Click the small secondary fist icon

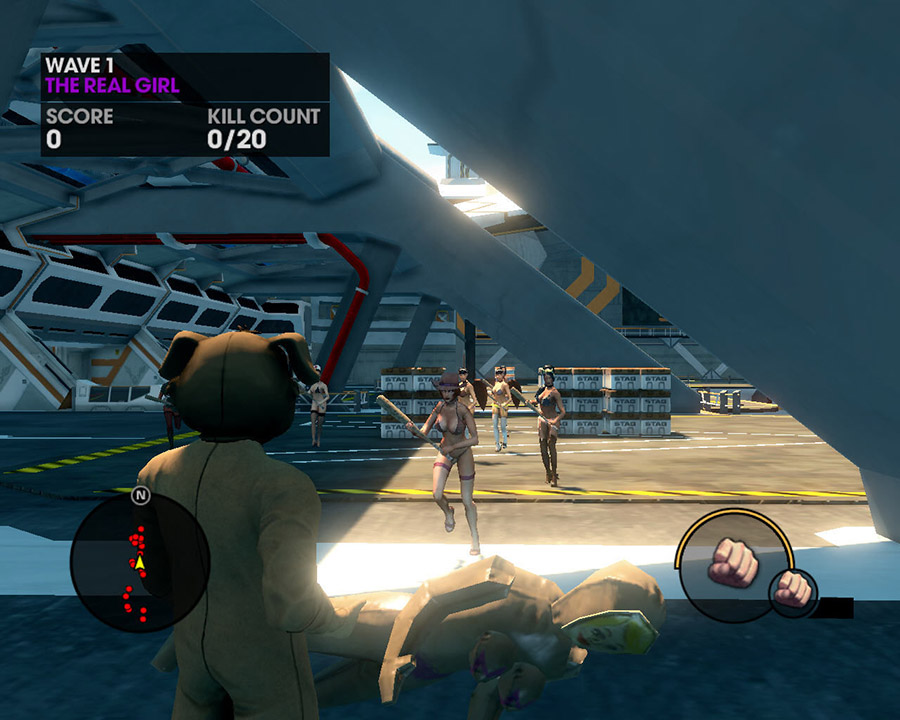point(792,589)
